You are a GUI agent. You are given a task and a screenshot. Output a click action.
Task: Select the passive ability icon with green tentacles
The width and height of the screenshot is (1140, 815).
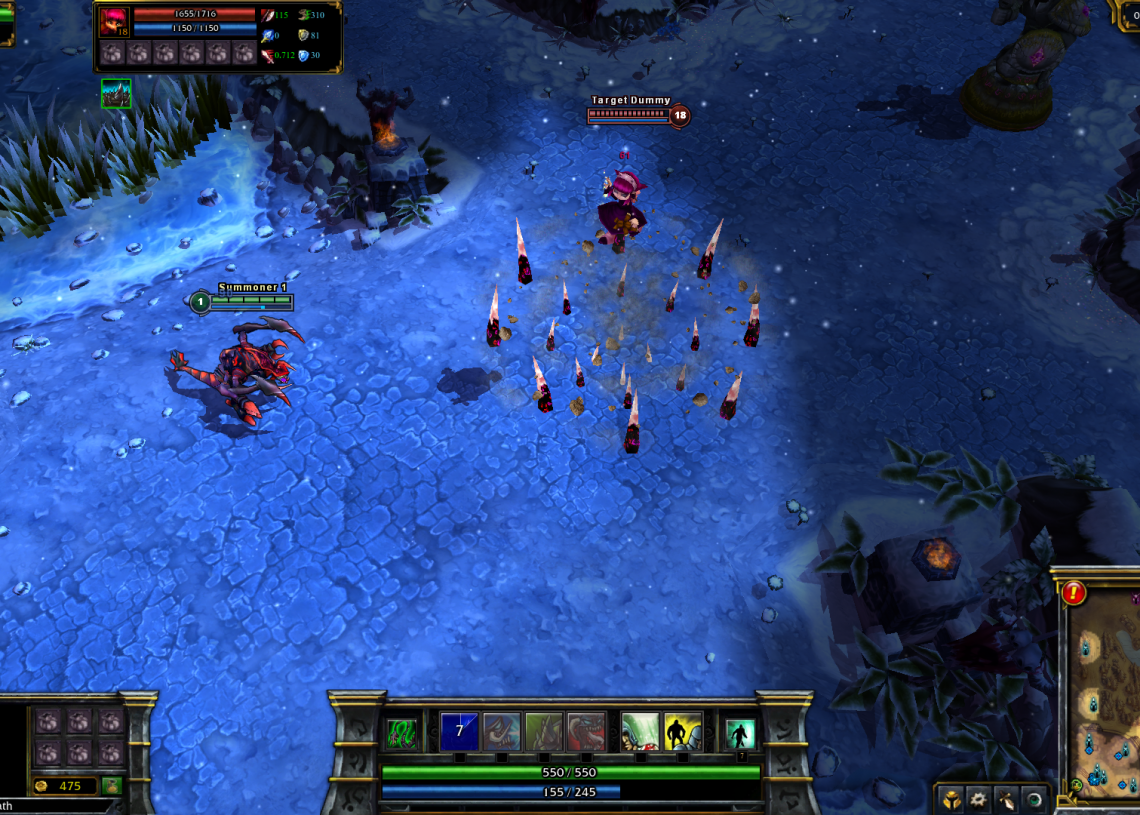point(400,732)
